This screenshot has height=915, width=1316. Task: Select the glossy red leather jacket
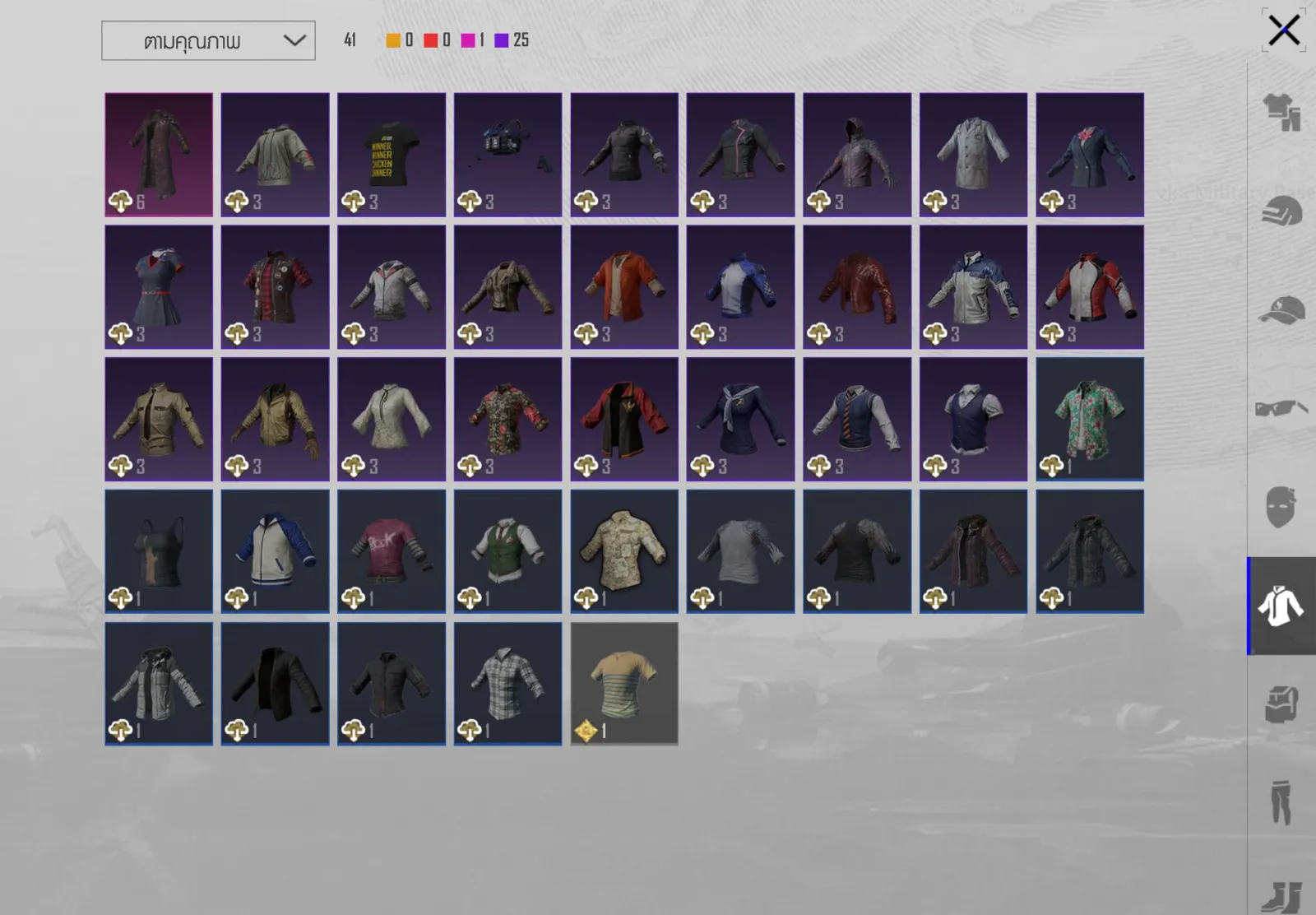pos(857,287)
